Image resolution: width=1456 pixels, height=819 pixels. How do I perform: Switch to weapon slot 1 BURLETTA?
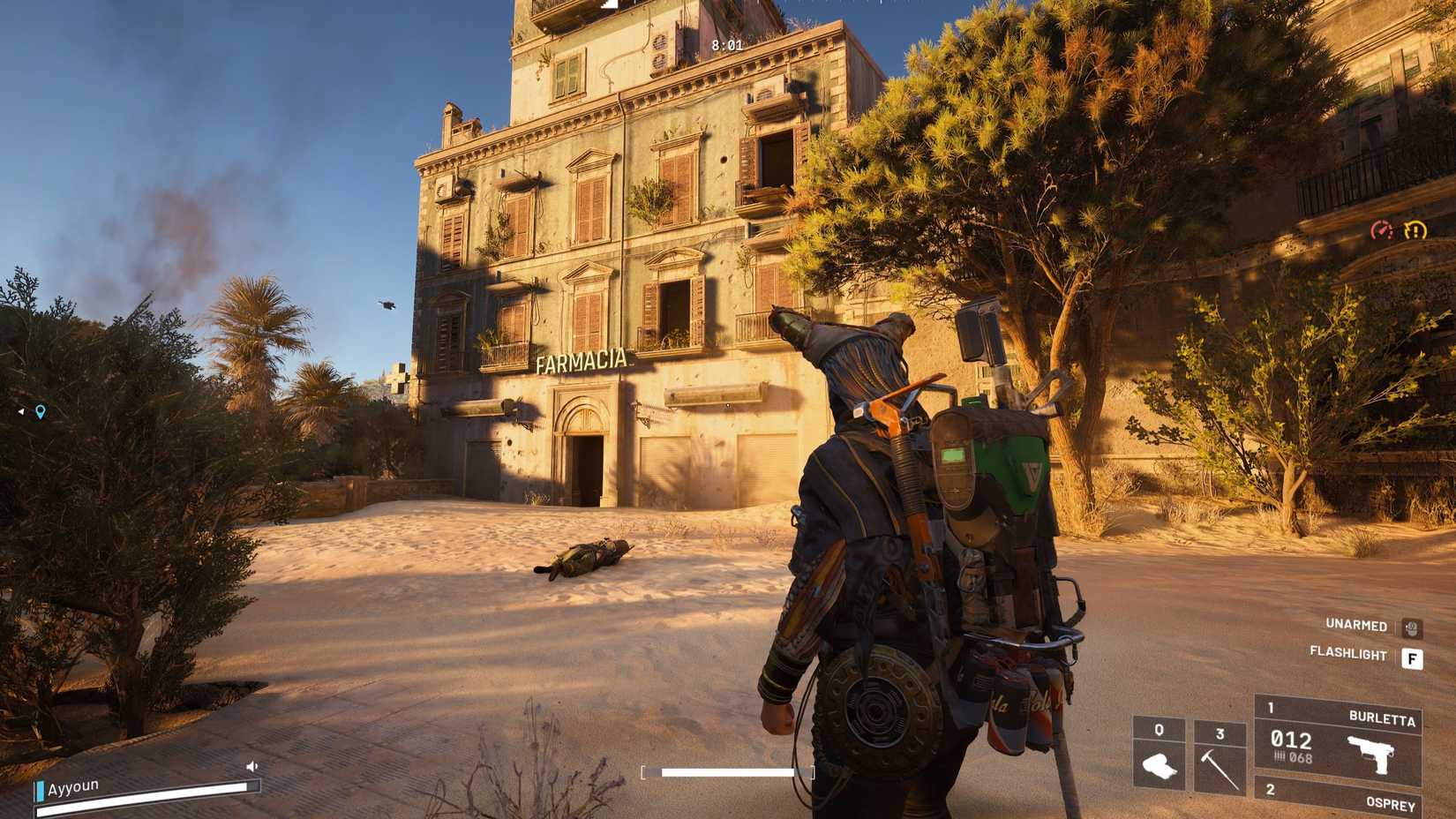point(1271,706)
